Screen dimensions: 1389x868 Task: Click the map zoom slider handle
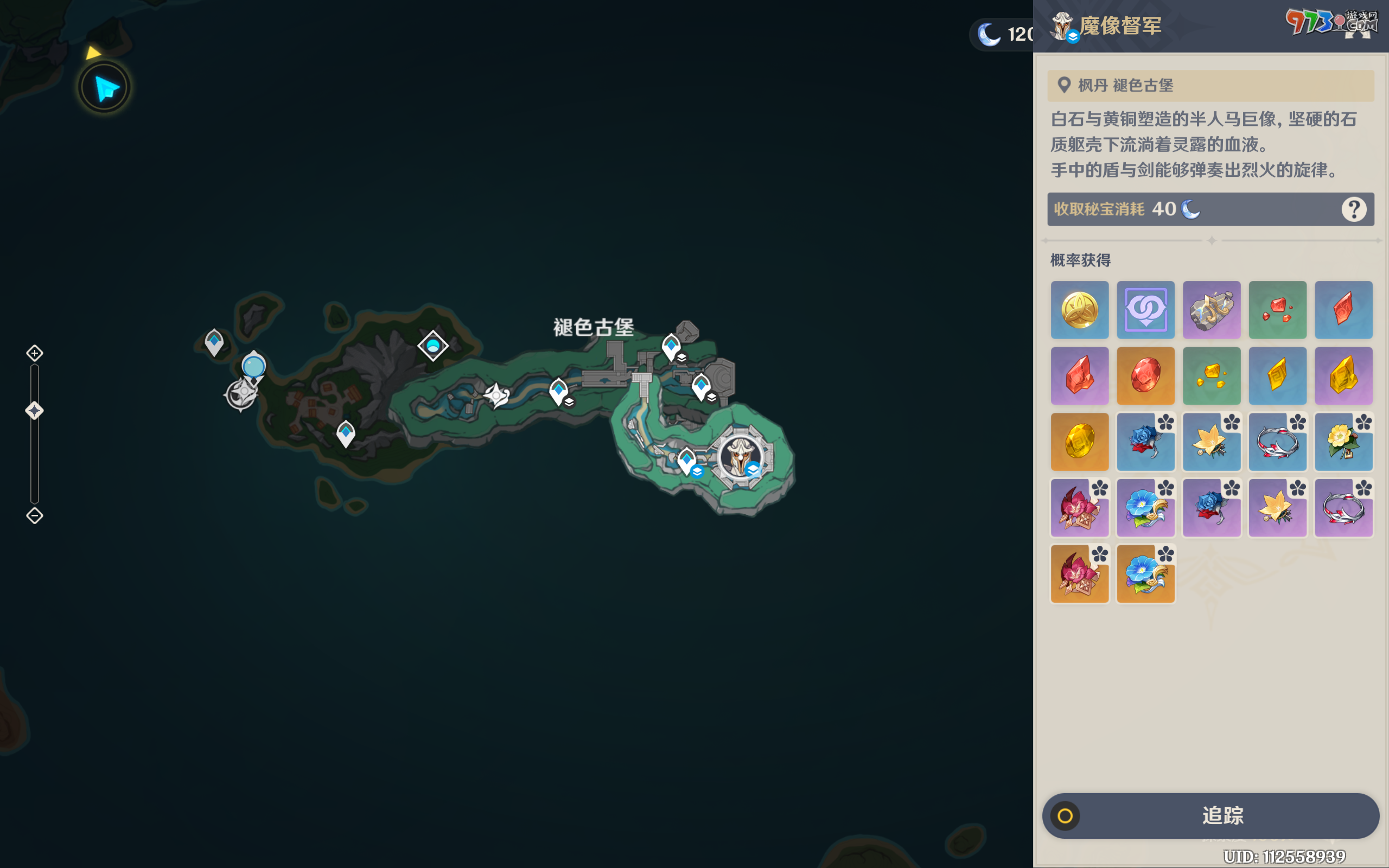(x=34, y=411)
